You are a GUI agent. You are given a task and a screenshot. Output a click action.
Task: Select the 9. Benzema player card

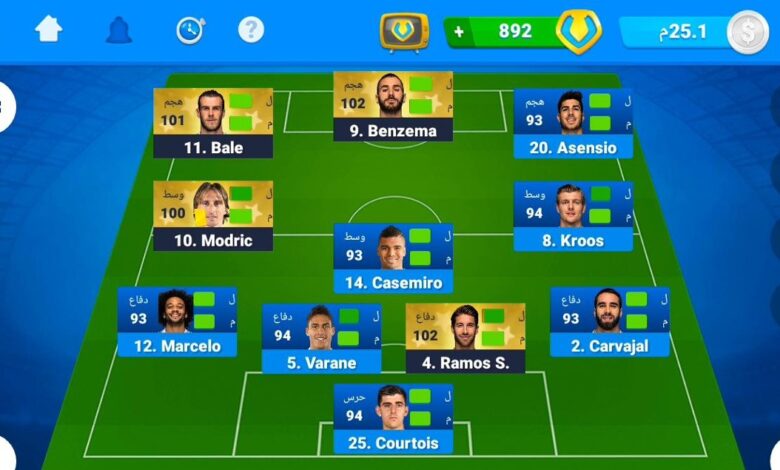393,107
